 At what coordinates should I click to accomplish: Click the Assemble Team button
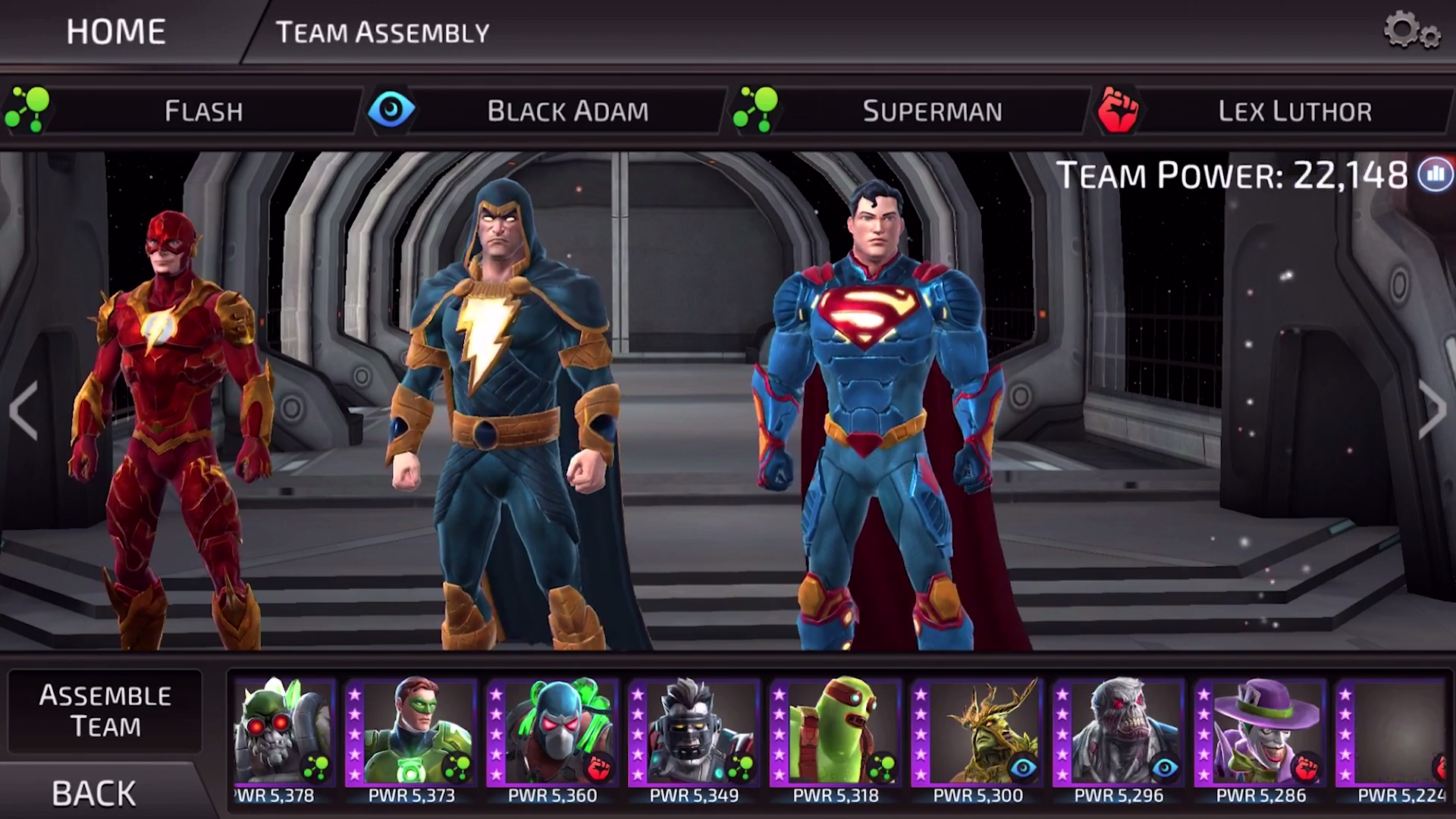tap(105, 711)
